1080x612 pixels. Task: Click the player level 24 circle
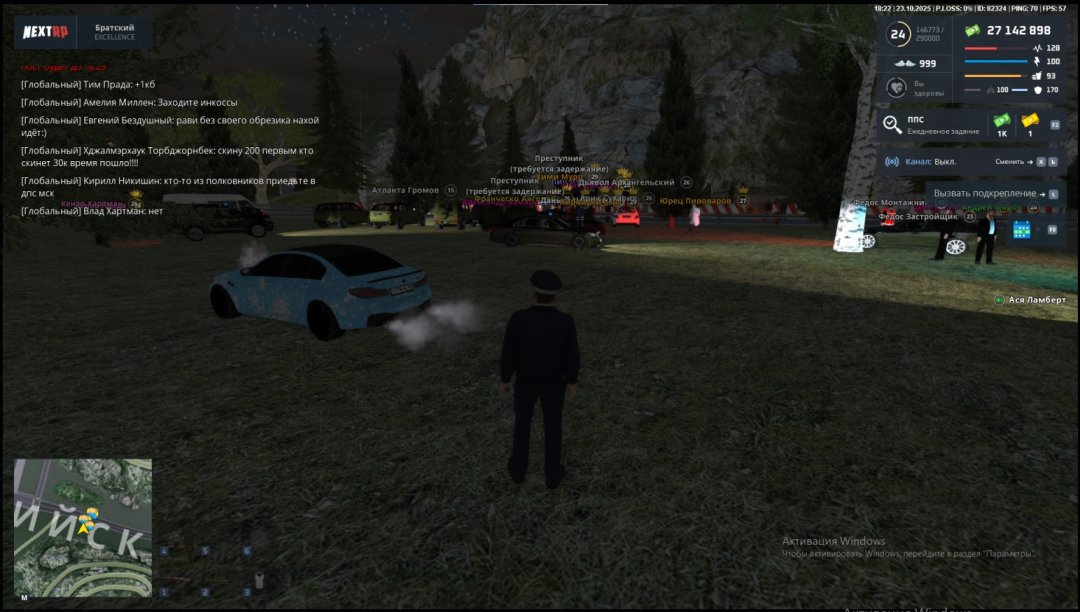pyautogui.click(x=898, y=34)
